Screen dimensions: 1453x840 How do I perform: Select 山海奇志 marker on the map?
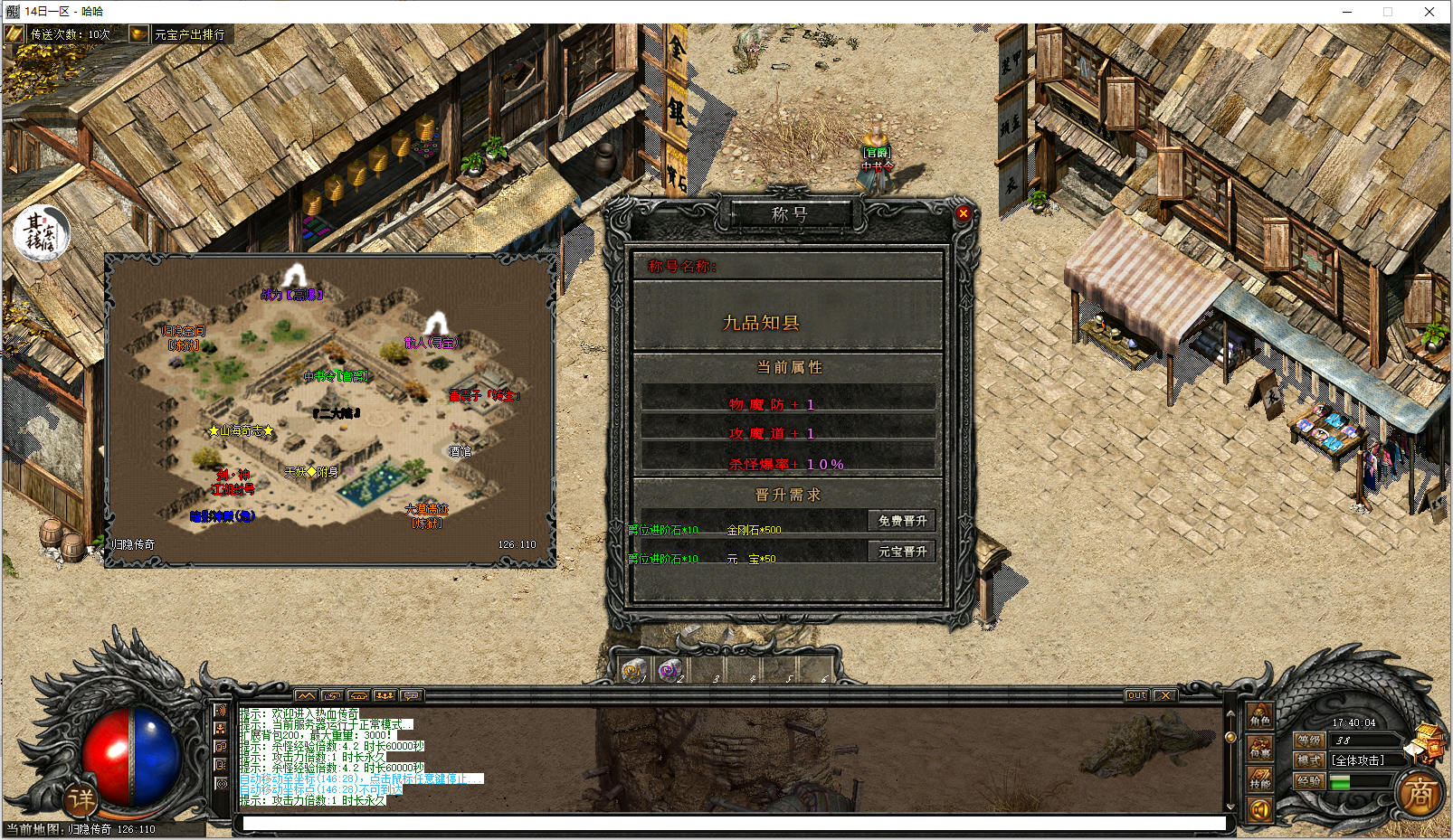click(x=241, y=430)
